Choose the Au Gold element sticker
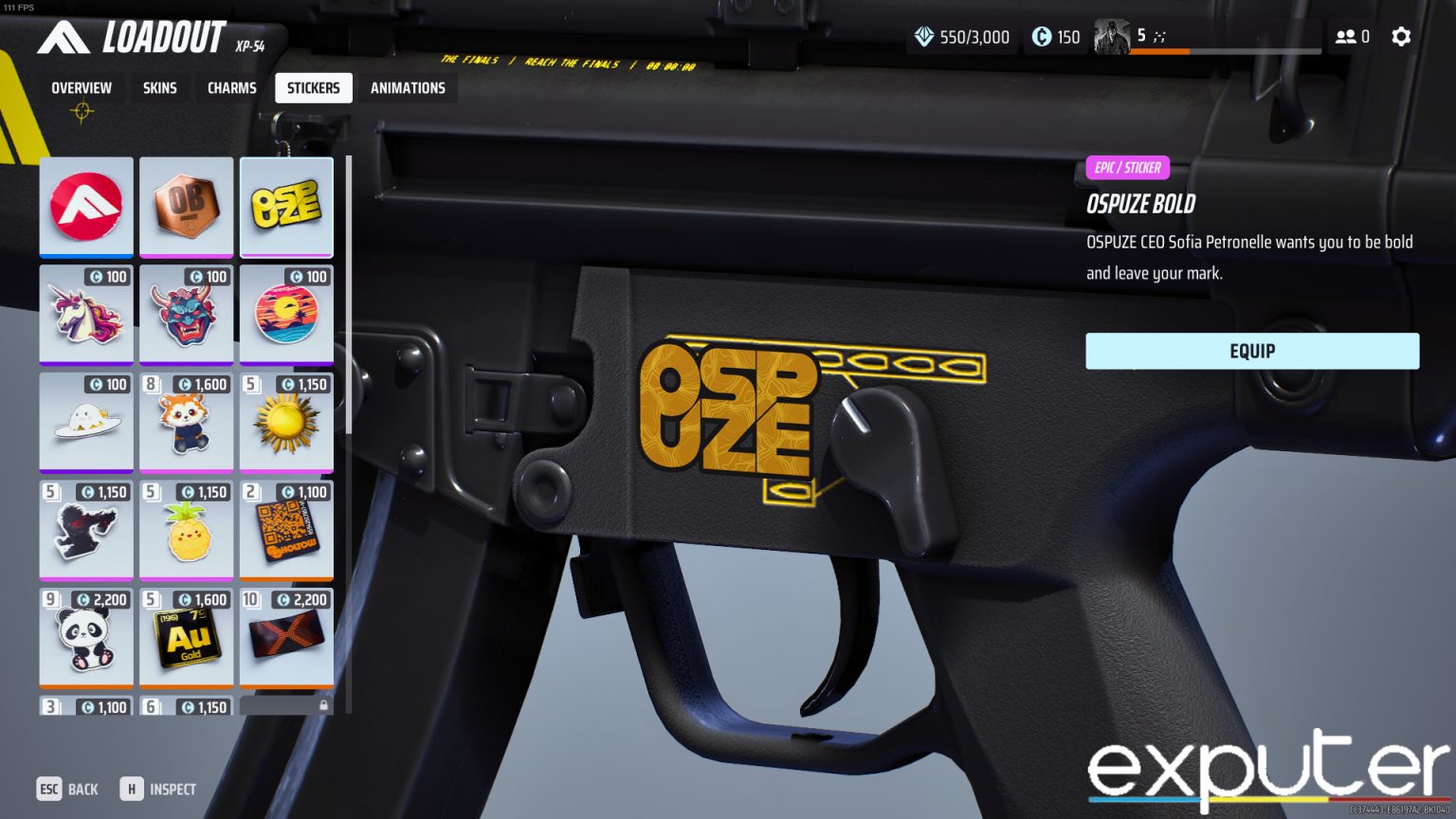The height and width of the screenshot is (819, 1456). tap(186, 638)
